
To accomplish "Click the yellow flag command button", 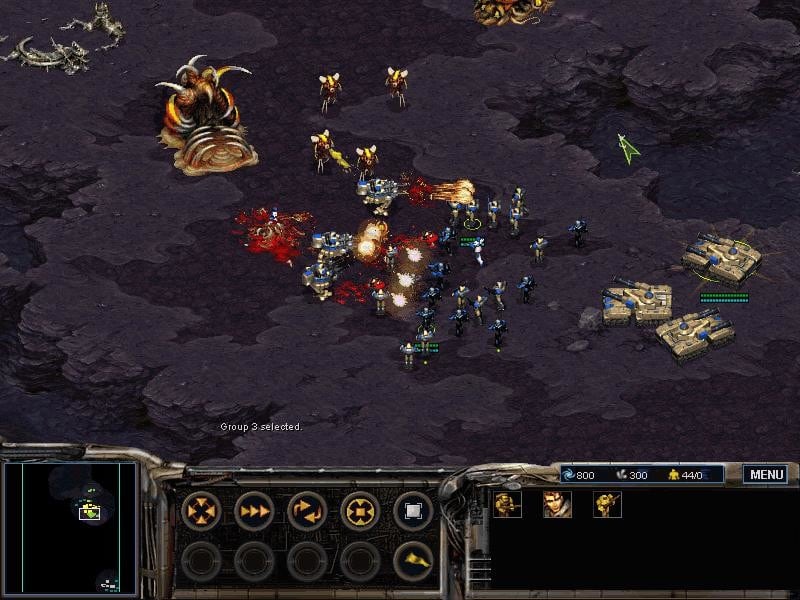I will click(x=412, y=561).
